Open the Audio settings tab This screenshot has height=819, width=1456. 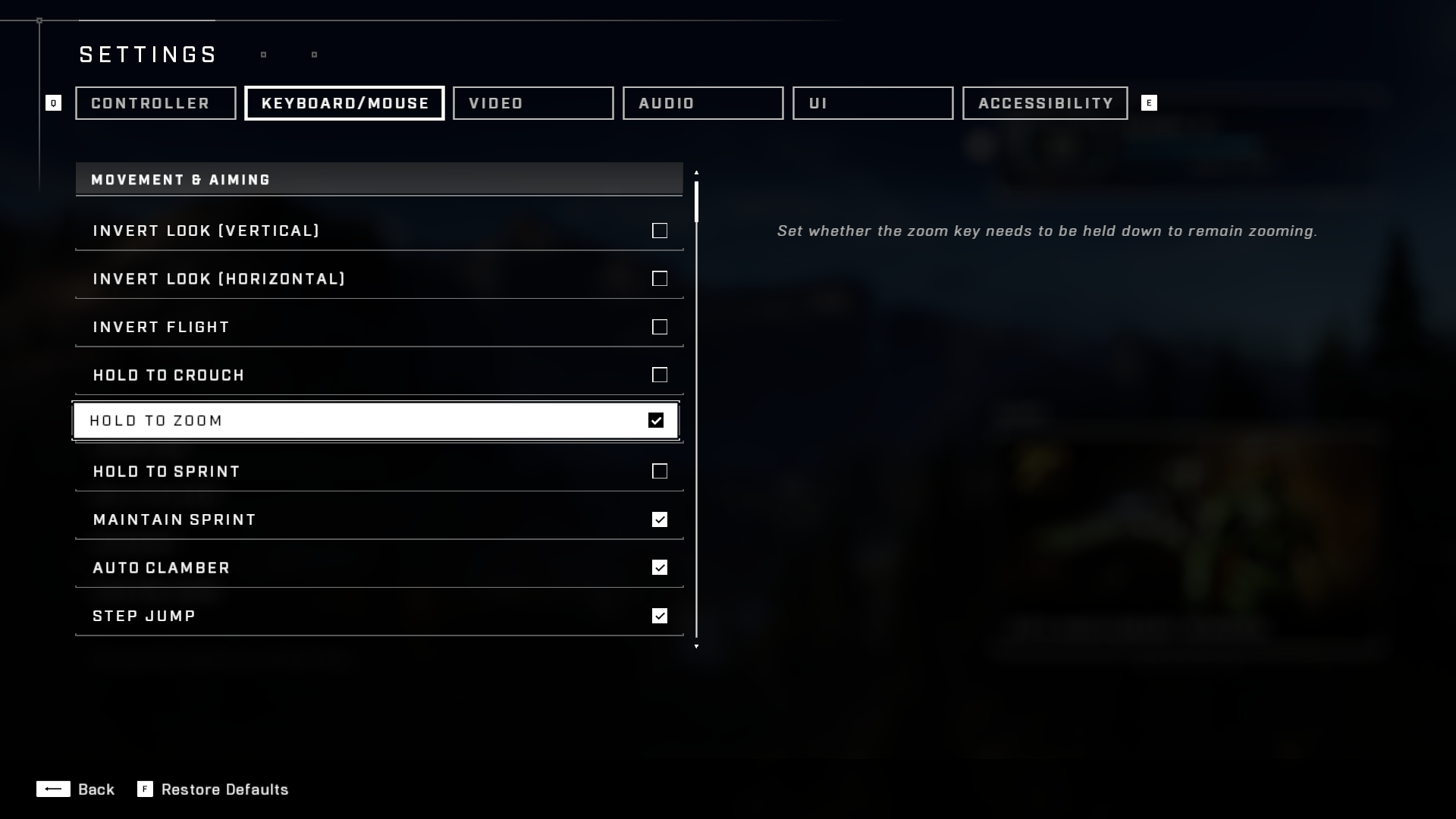[x=702, y=103]
